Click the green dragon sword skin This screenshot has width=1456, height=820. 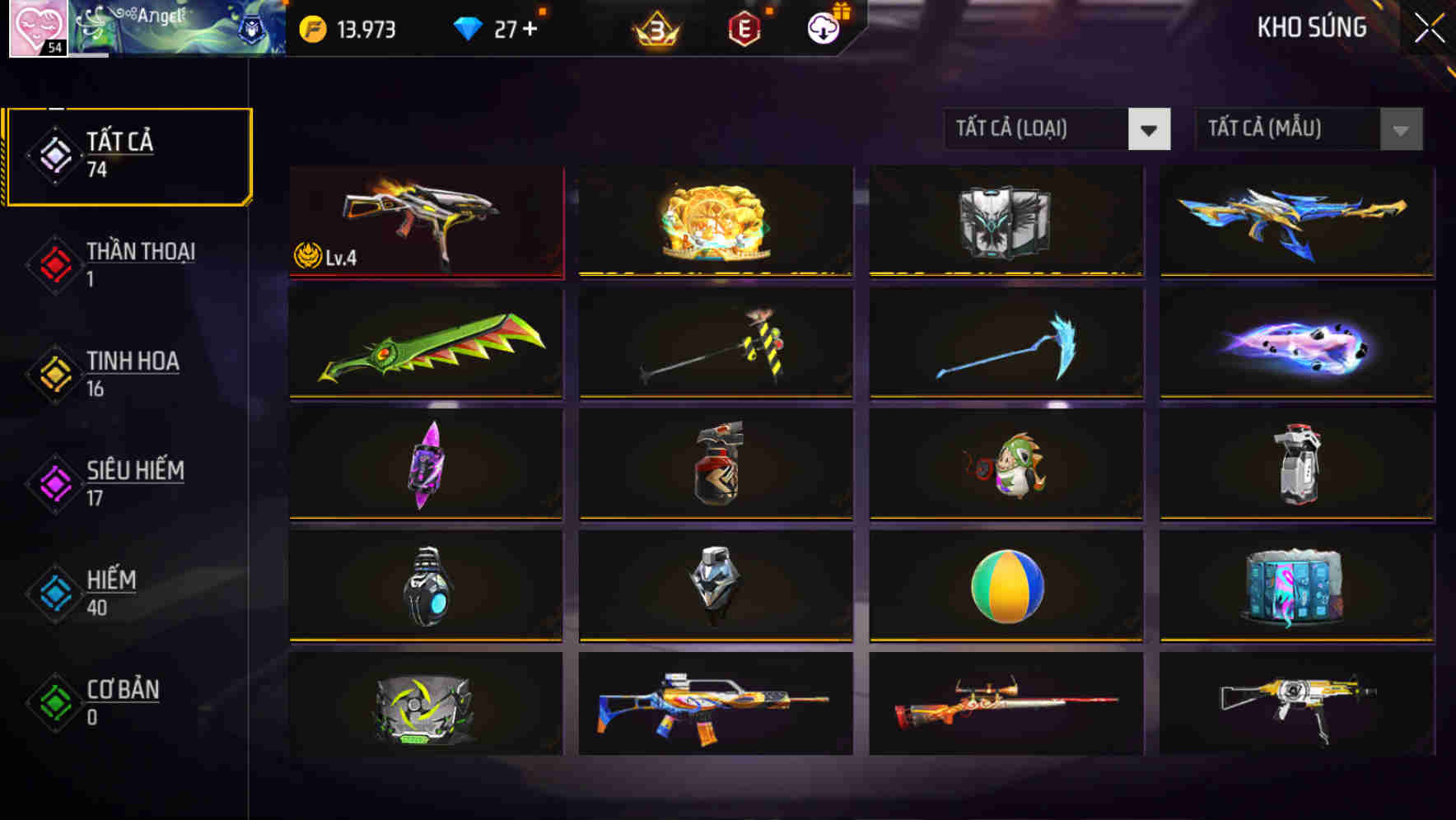tap(427, 344)
